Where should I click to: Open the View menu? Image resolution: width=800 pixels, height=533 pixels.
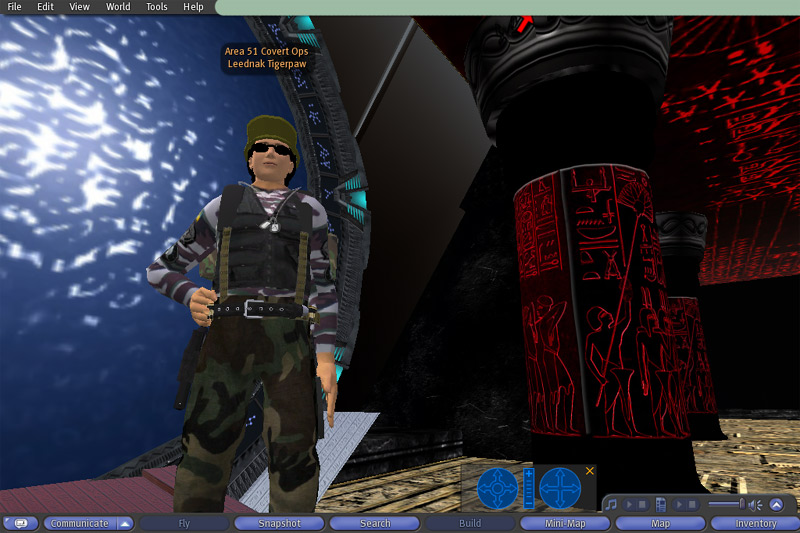point(79,7)
